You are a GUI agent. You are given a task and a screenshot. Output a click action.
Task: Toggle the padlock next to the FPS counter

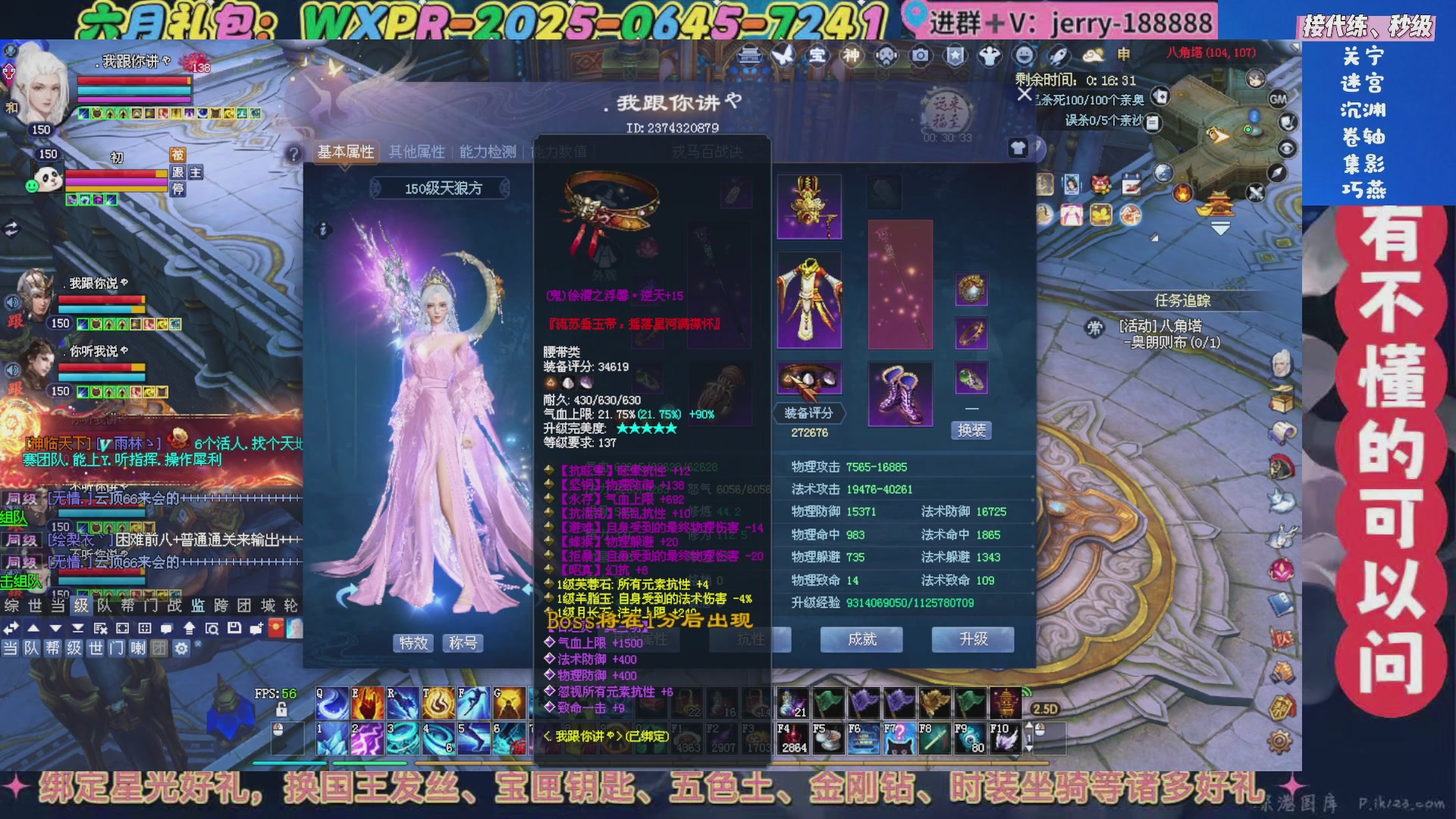282,710
